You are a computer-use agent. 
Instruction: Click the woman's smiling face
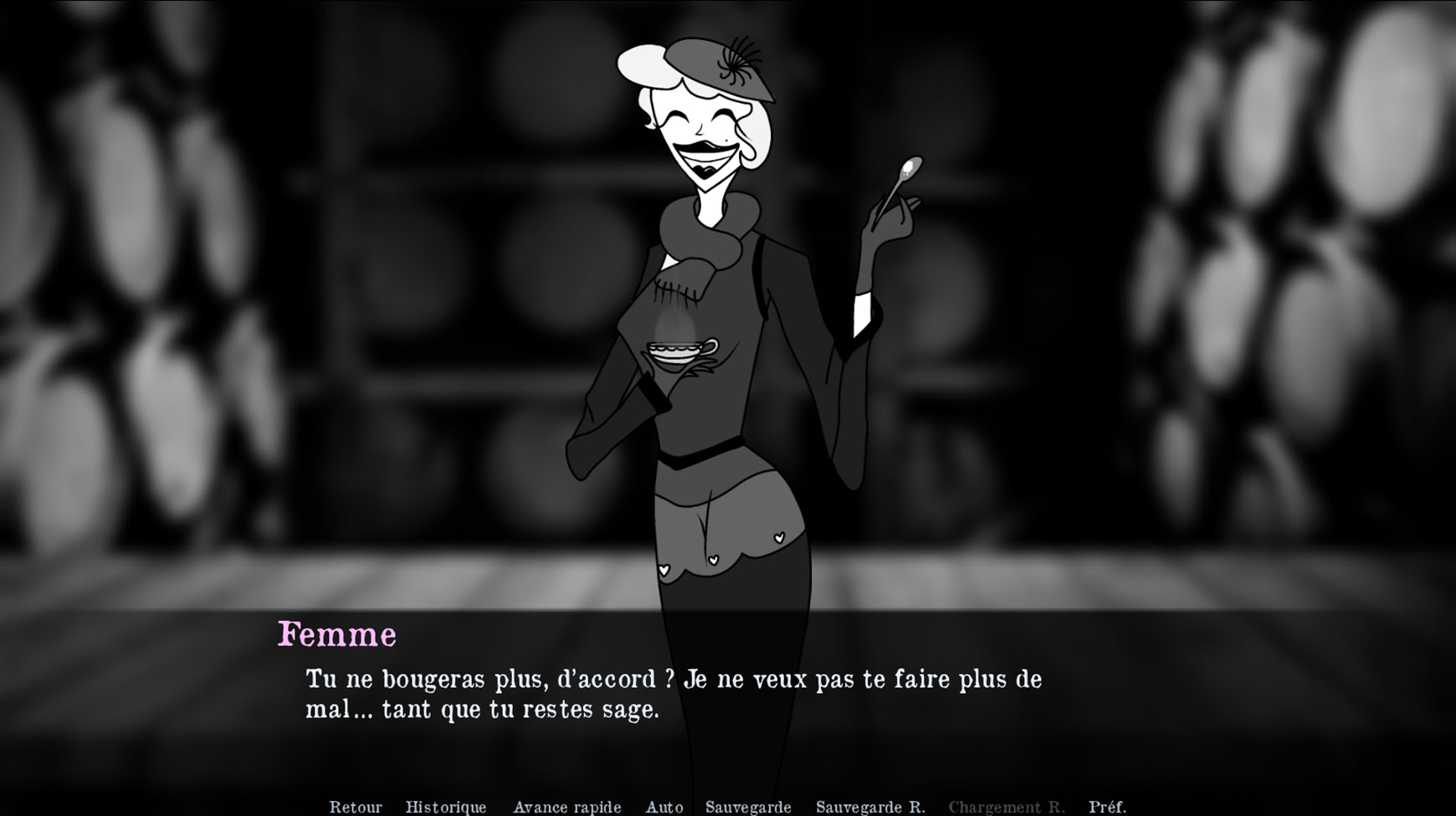click(x=707, y=134)
